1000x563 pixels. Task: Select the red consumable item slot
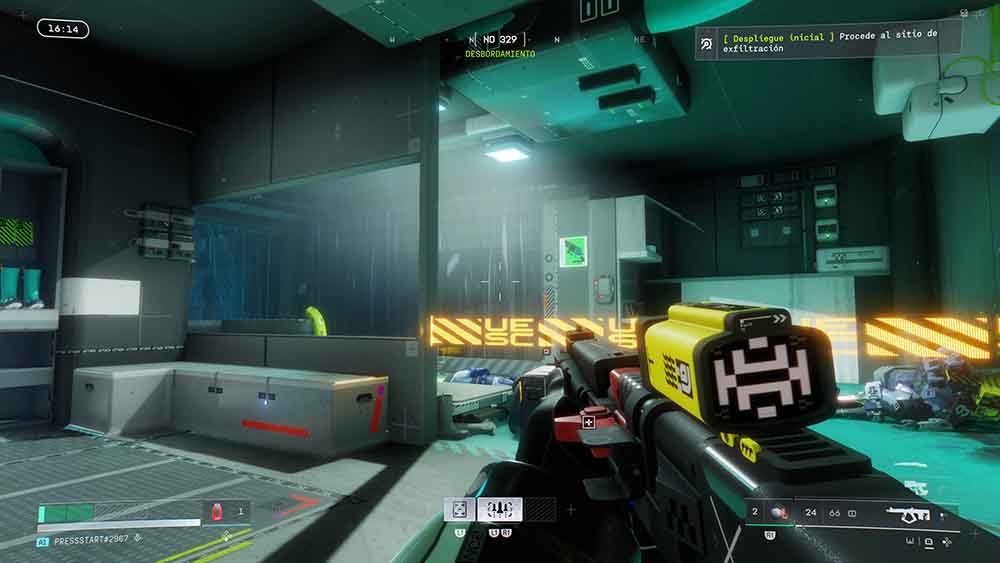(x=214, y=512)
